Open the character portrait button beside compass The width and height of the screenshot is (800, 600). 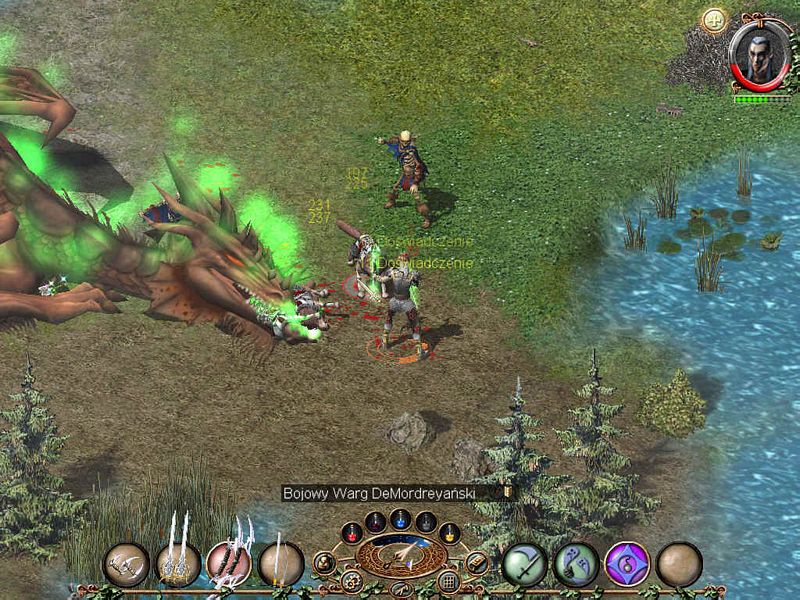tap(324, 563)
